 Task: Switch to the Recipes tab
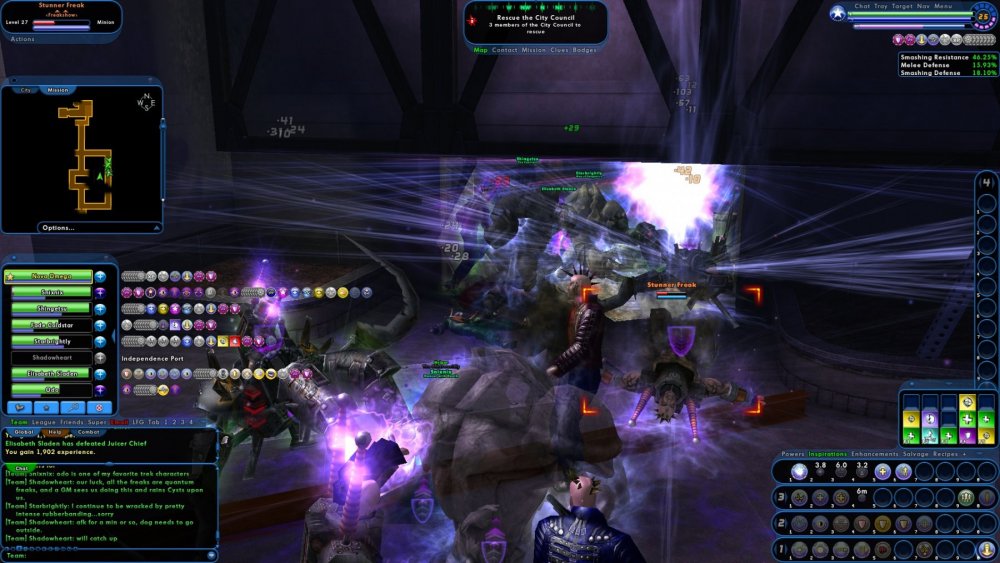coord(947,454)
